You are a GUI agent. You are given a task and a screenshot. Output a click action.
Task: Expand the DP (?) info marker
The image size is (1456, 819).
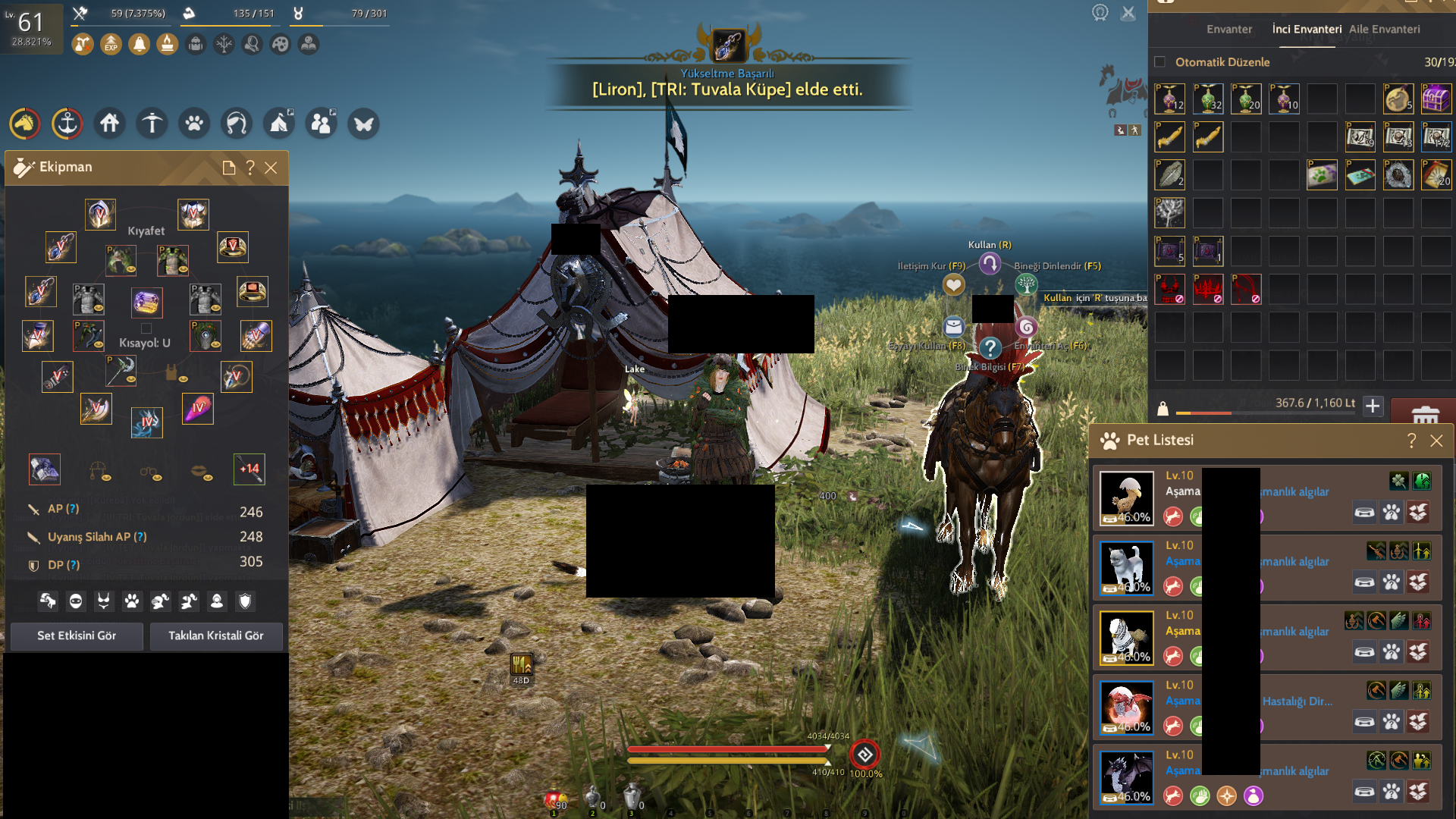tap(73, 564)
